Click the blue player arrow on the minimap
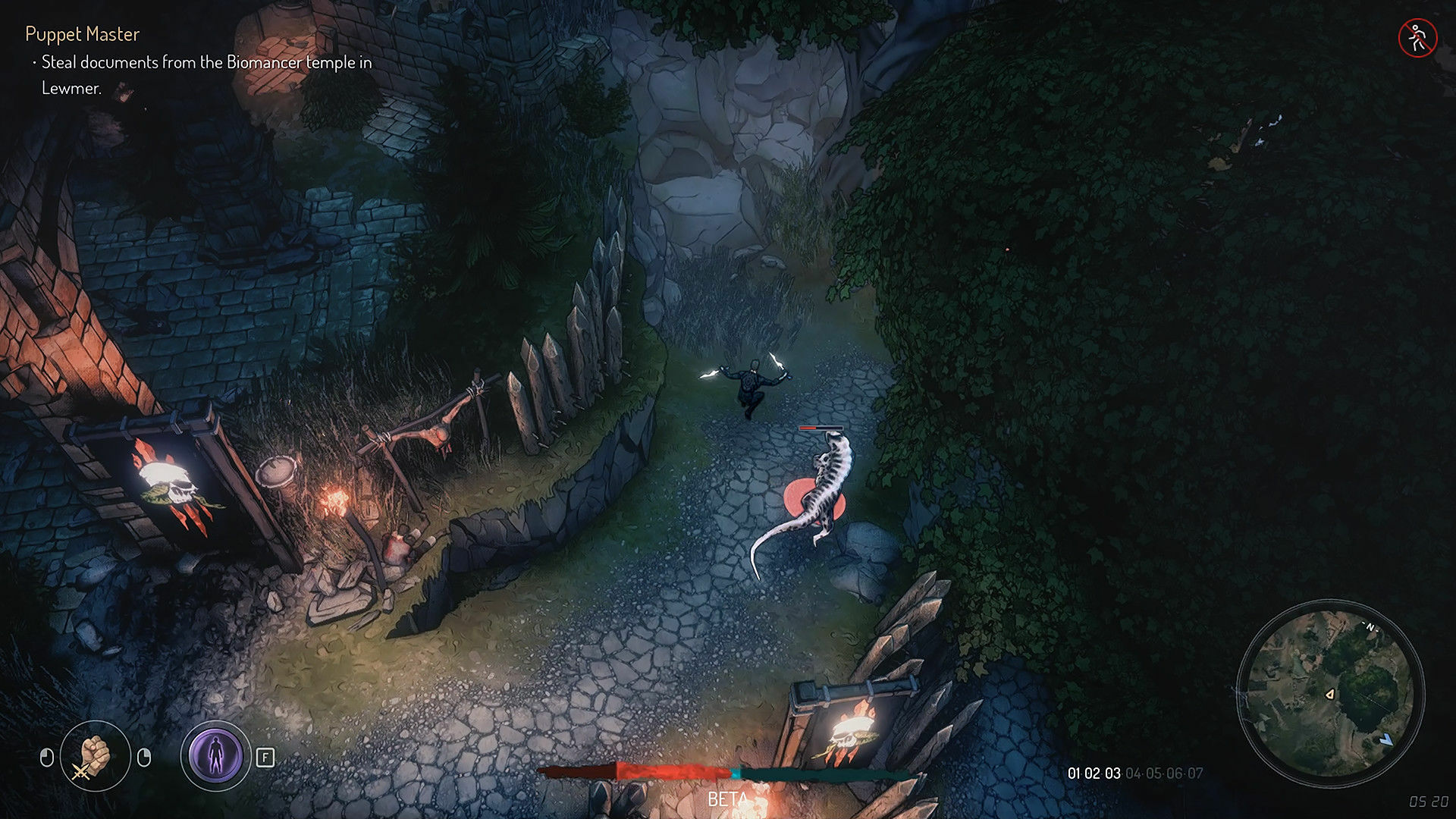 click(x=1386, y=739)
